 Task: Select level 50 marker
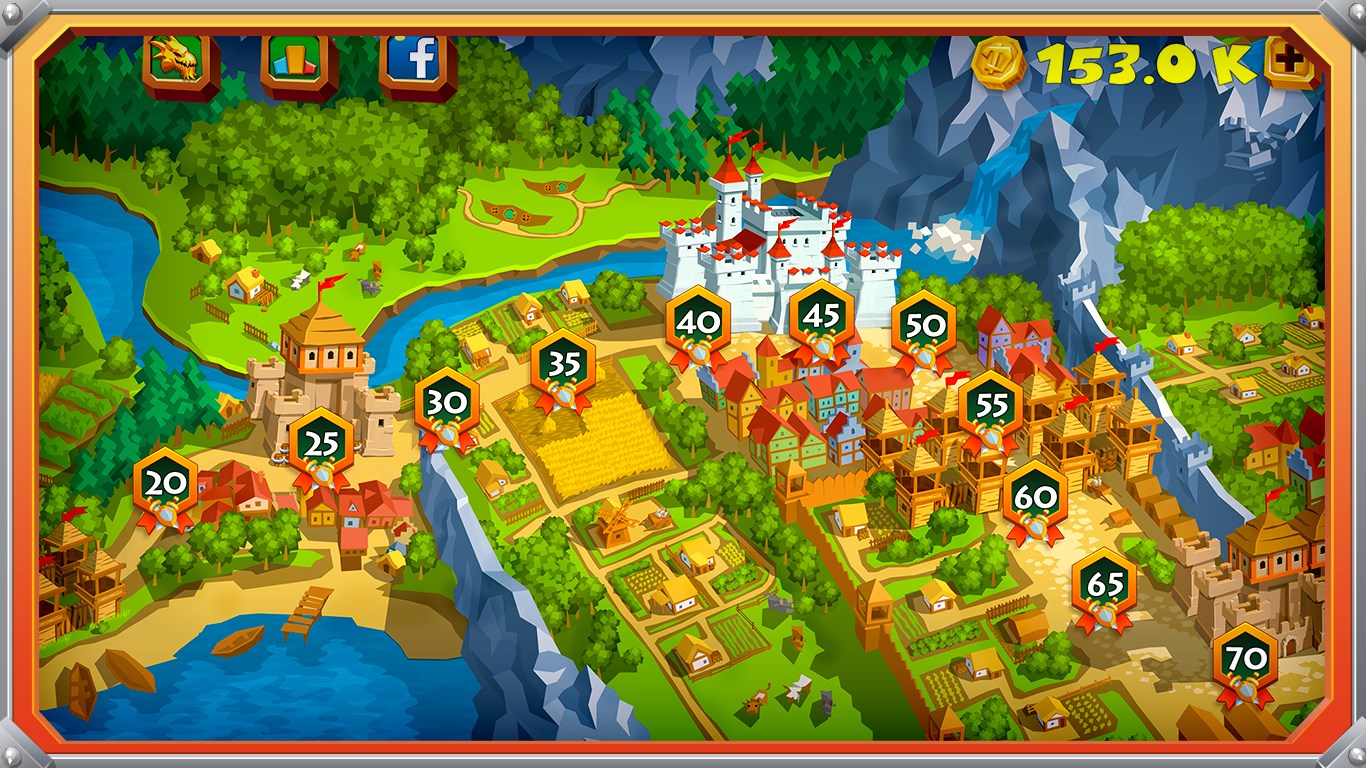pyautogui.click(x=924, y=328)
